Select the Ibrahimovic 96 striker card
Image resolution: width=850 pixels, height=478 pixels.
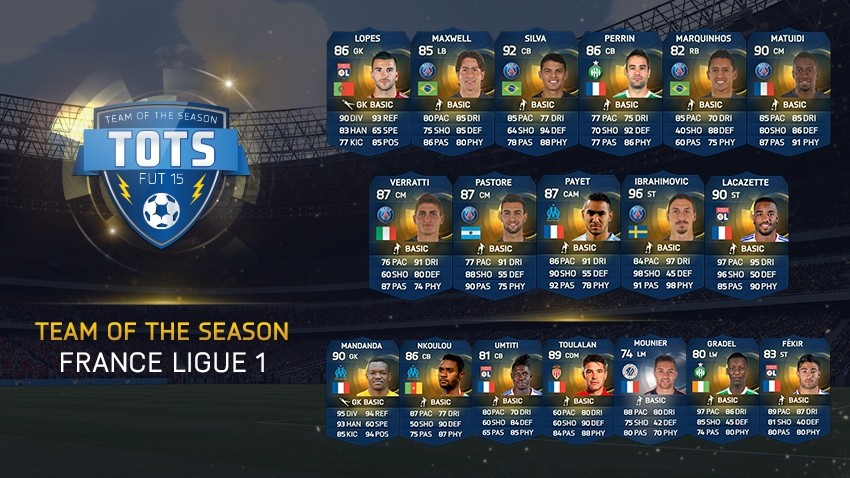(662, 234)
